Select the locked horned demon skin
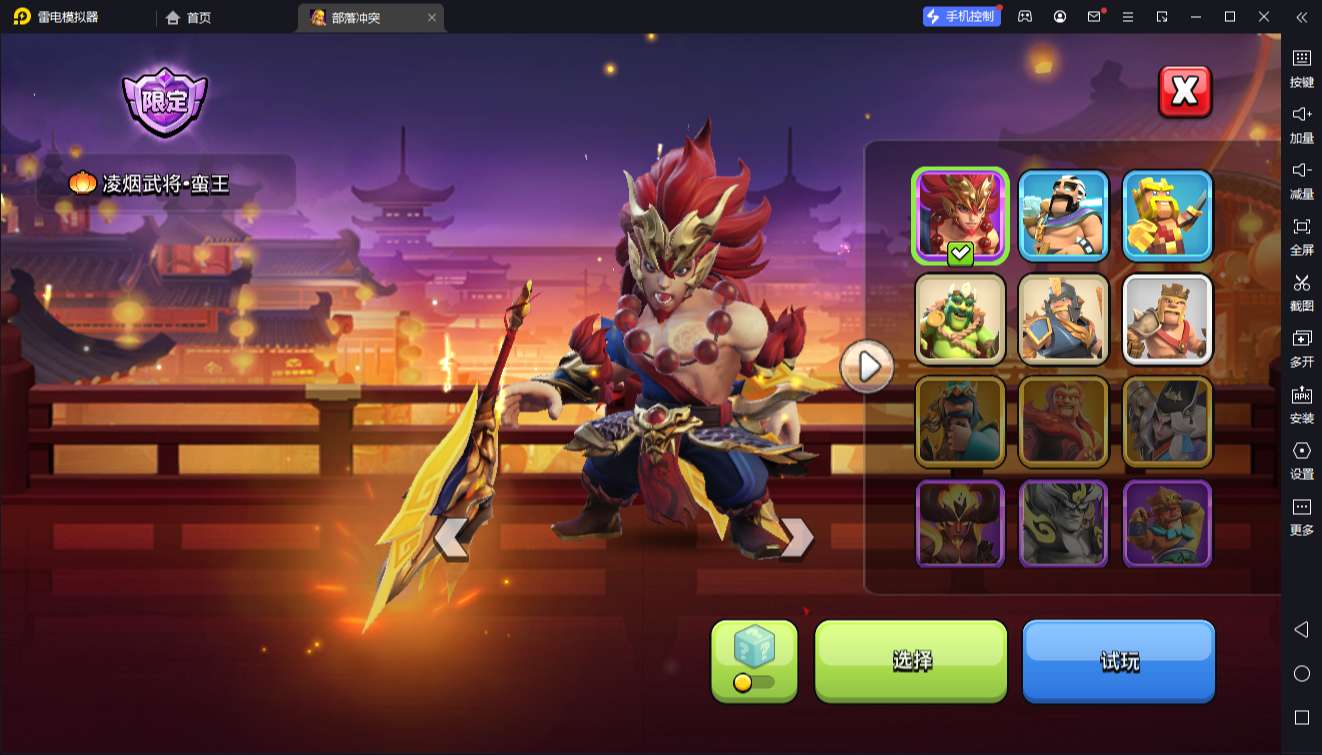1322x755 pixels. click(960, 523)
